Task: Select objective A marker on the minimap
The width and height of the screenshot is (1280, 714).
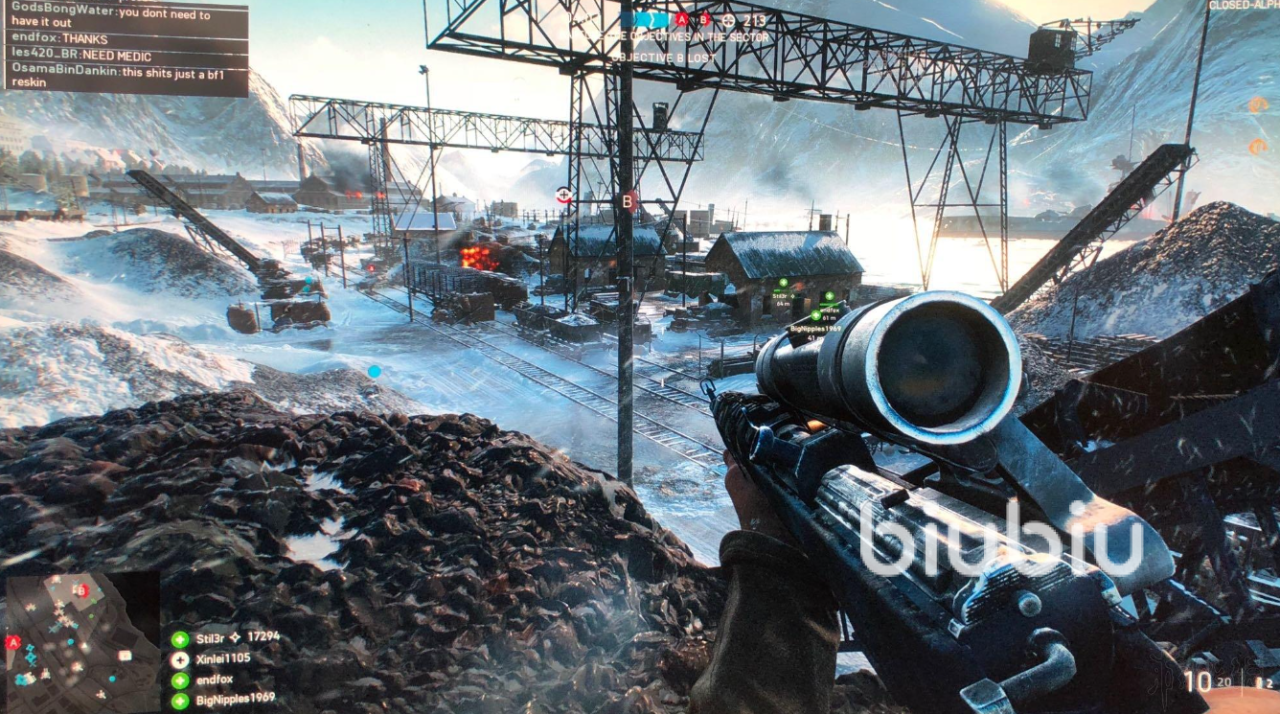Action: pos(13,642)
